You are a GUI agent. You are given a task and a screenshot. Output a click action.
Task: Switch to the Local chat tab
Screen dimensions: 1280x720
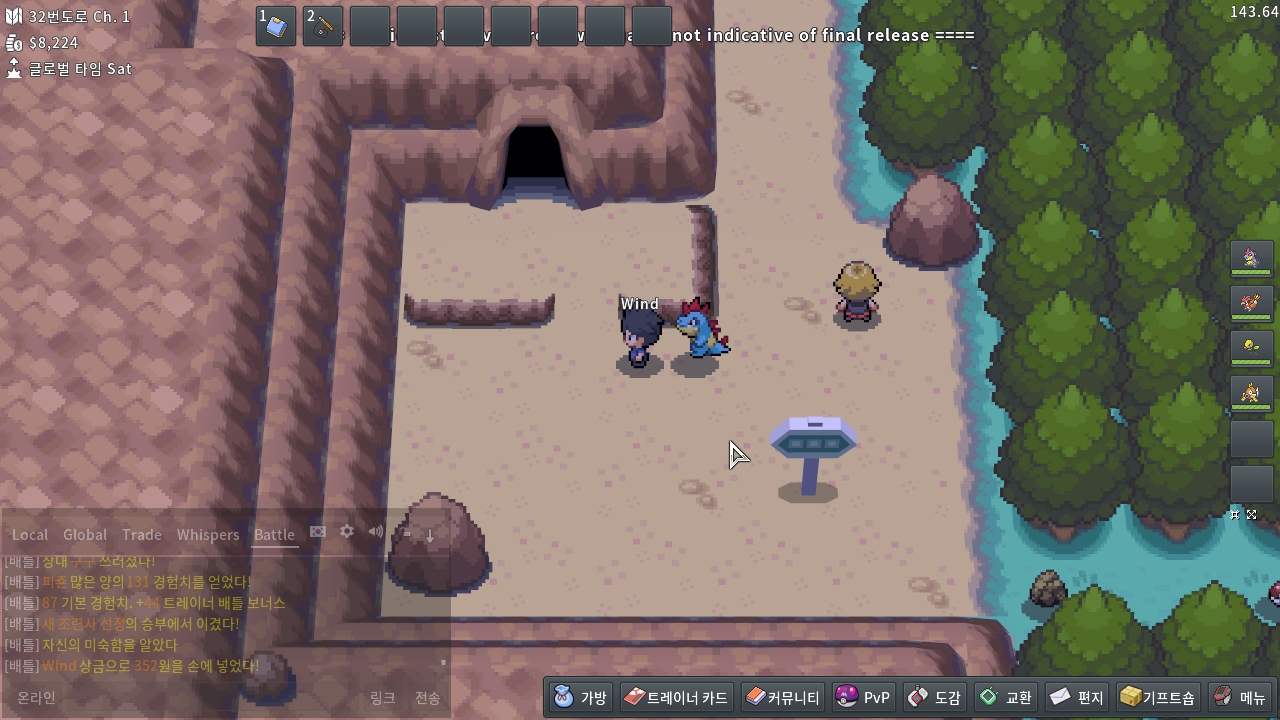pos(30,535)
